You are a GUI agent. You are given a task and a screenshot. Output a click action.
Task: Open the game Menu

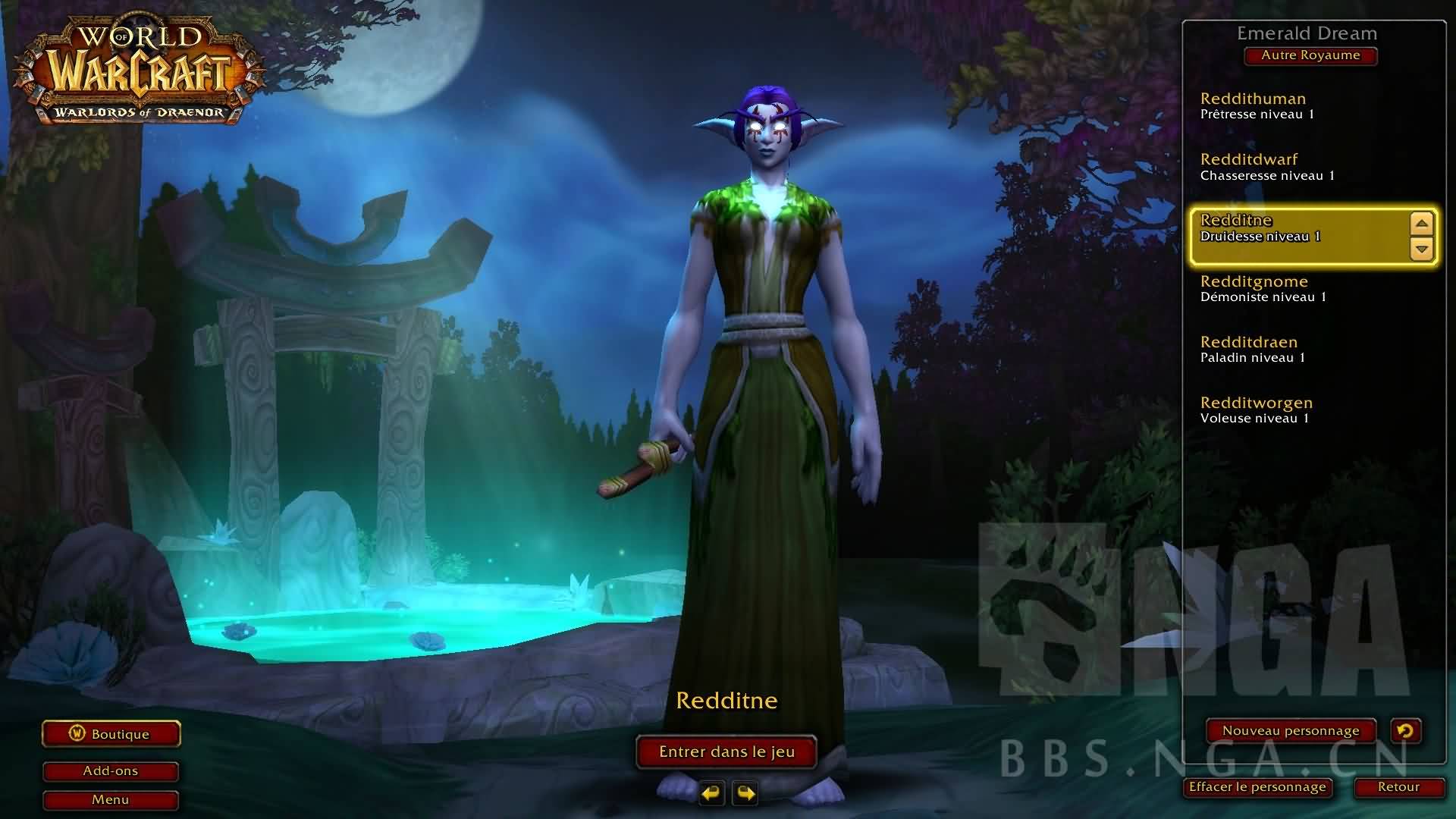tap(111, 800)
